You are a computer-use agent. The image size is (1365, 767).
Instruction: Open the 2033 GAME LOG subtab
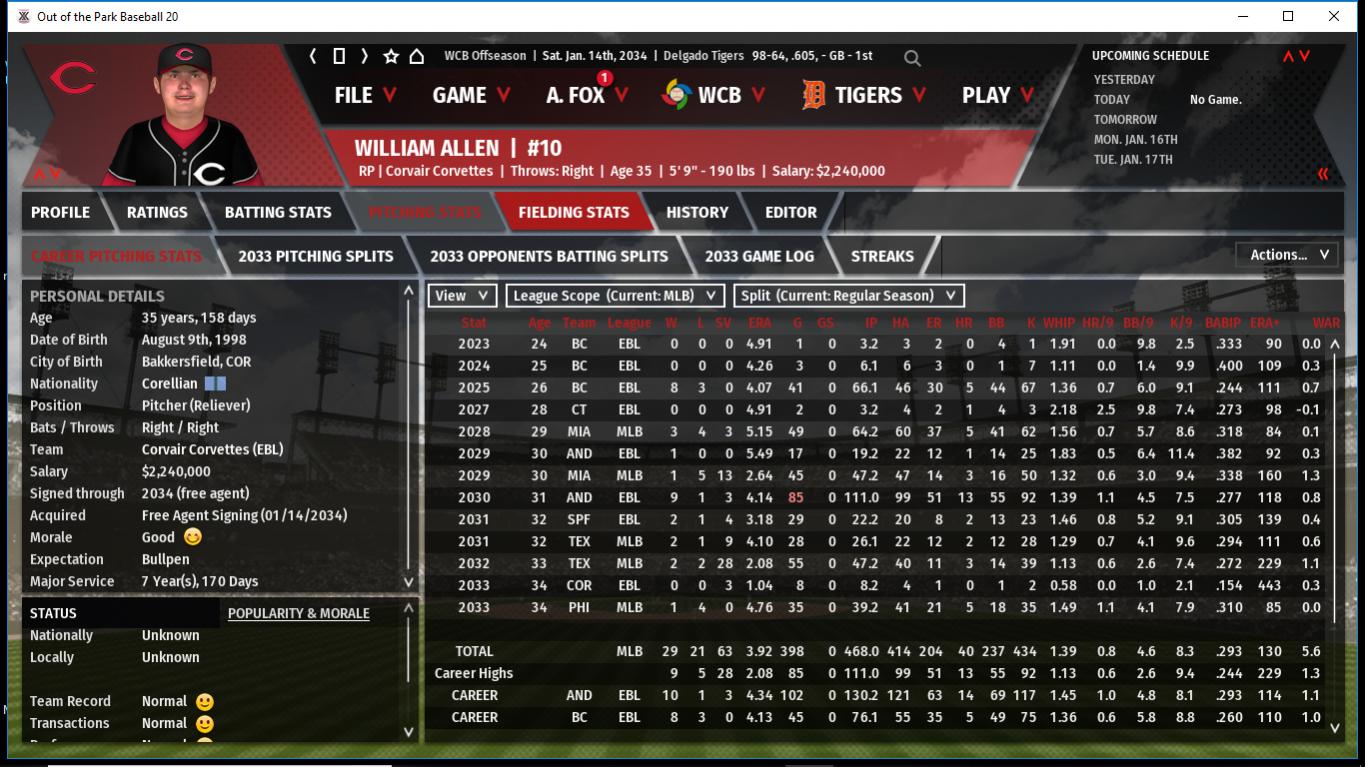(x=759, y=256)
